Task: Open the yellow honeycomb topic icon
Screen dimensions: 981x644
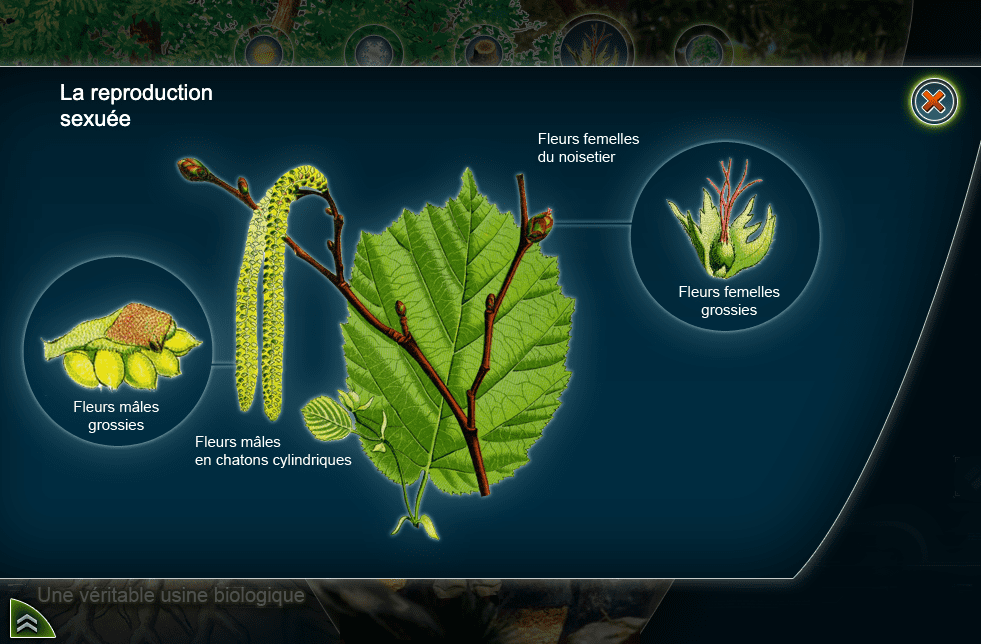Action: coord(264,48)
